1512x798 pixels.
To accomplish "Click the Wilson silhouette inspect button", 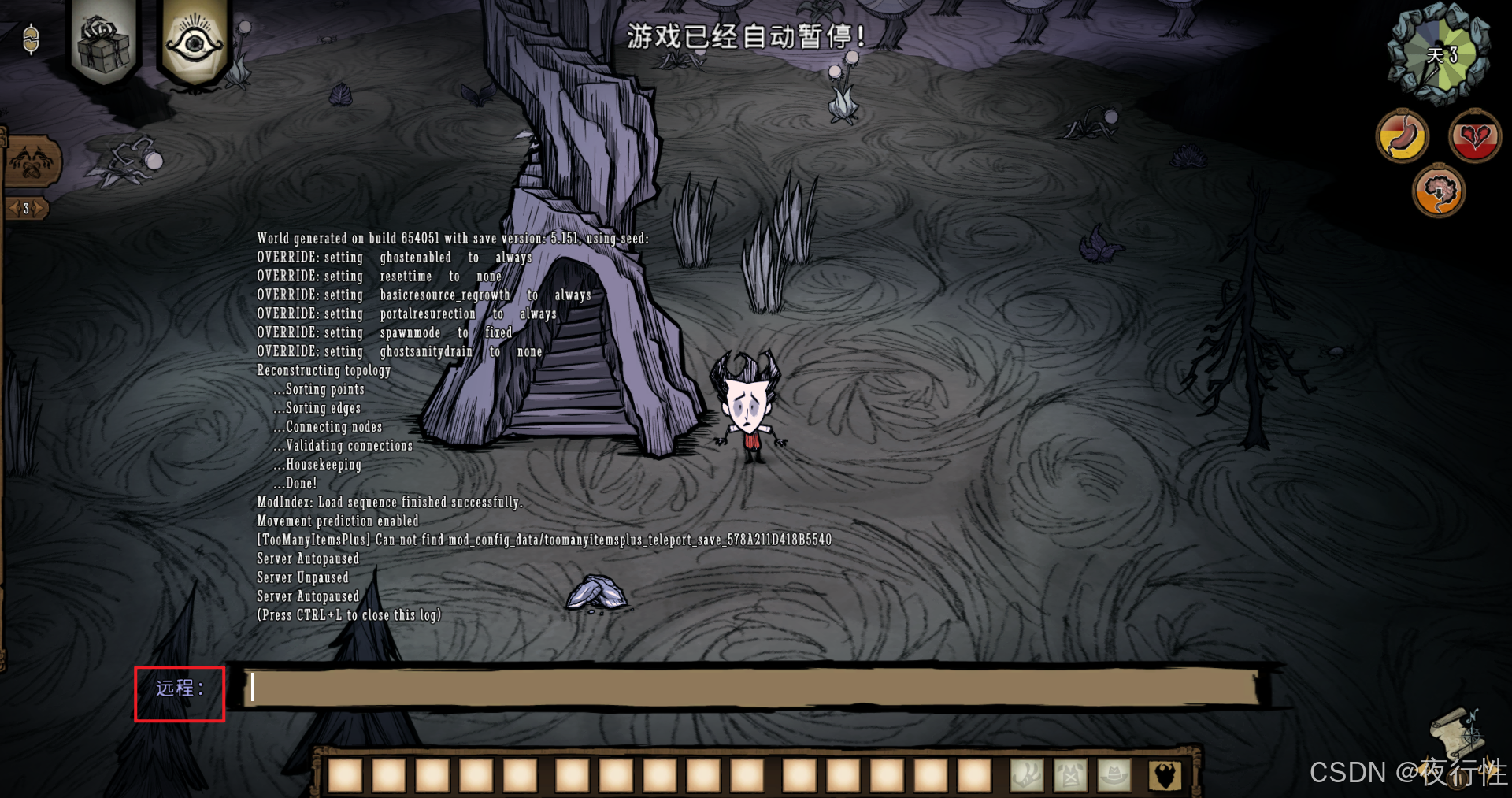I will click(1164, 776).
